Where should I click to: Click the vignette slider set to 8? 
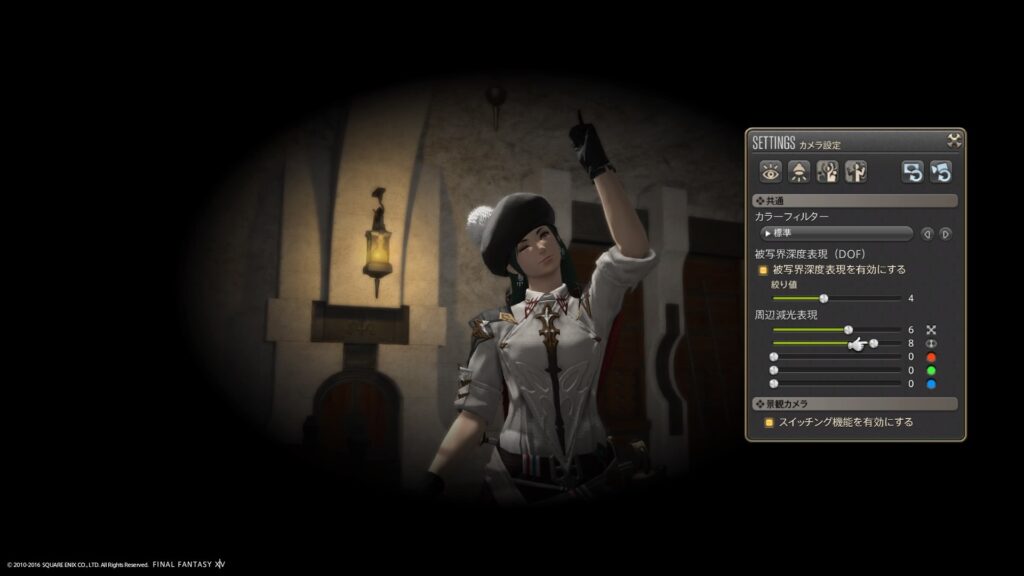[874, 343]
